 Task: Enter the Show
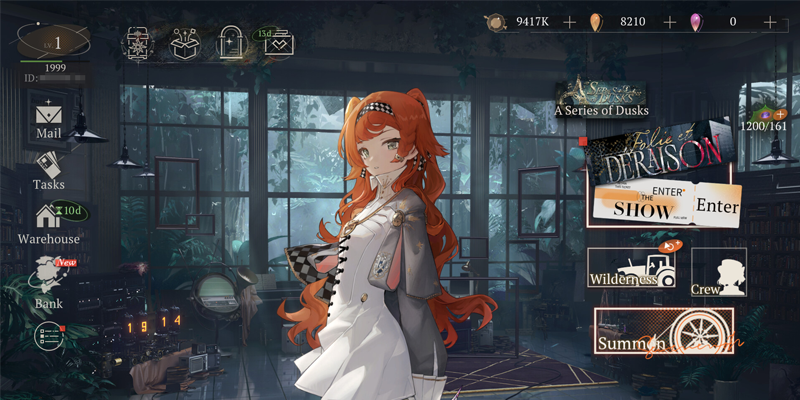(666, 205)
